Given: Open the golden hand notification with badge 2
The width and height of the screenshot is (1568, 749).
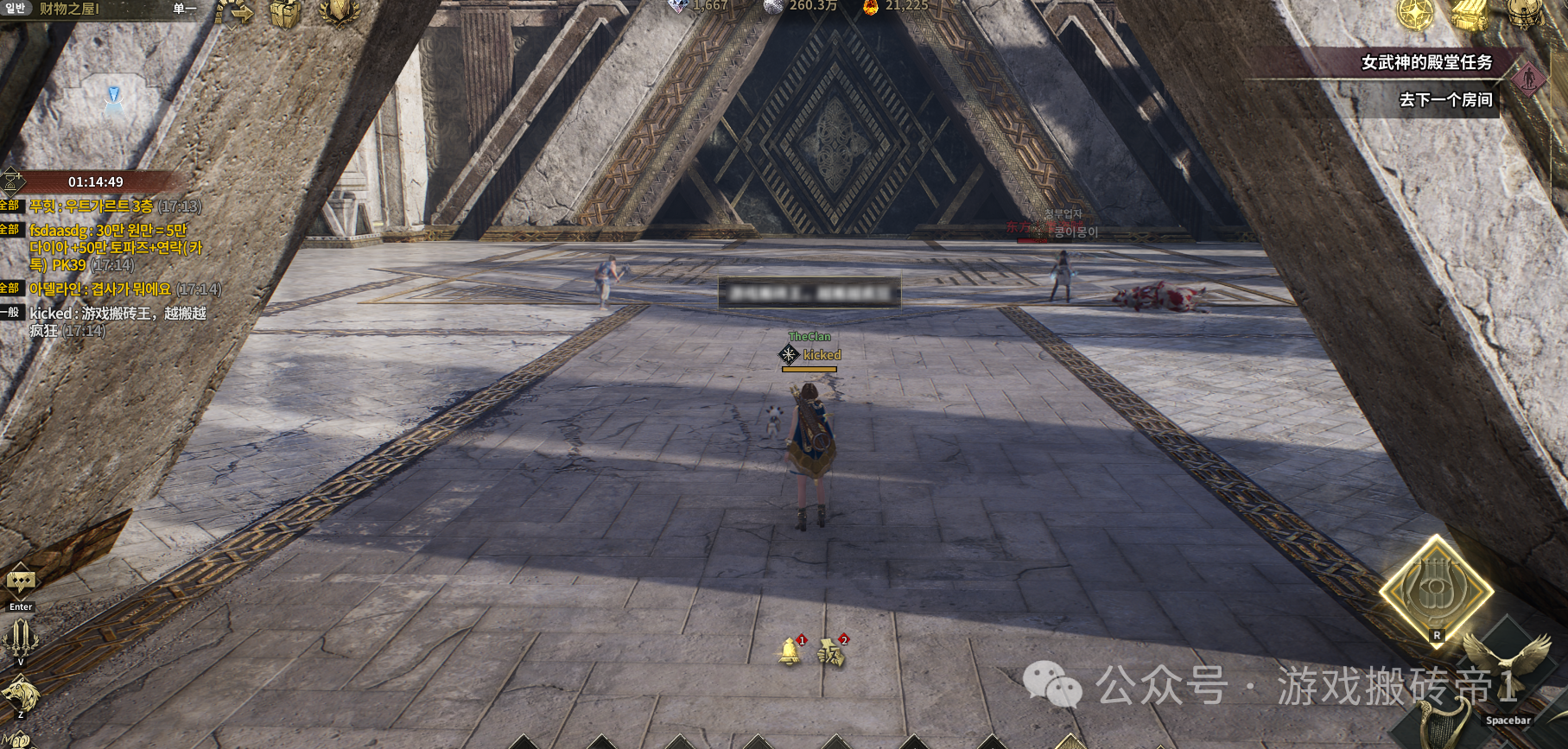Looking at the screenshot, I should (831, 652).
